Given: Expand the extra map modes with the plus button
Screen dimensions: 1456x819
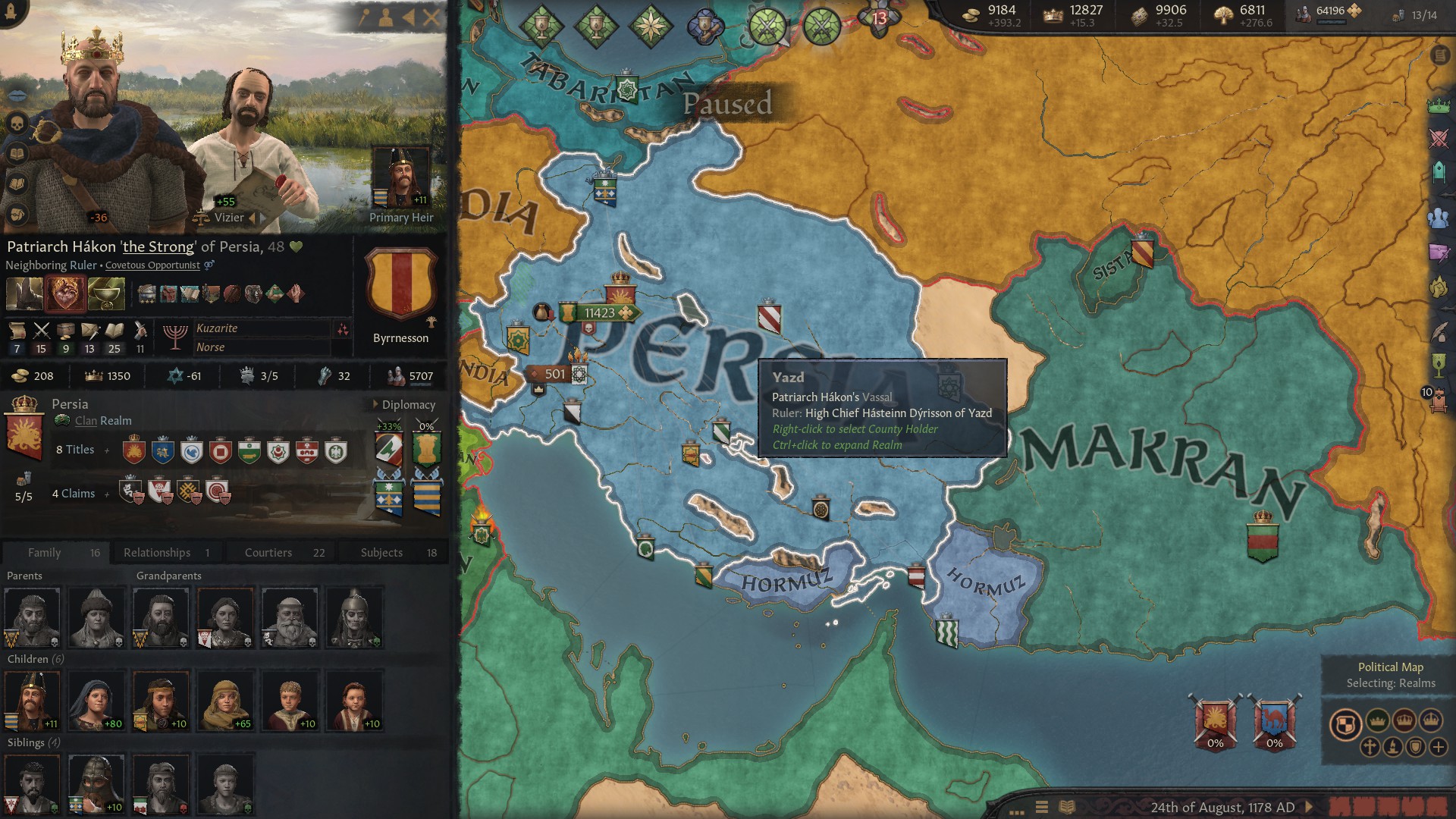Looking at the screenshot, I should [1439, 747].
